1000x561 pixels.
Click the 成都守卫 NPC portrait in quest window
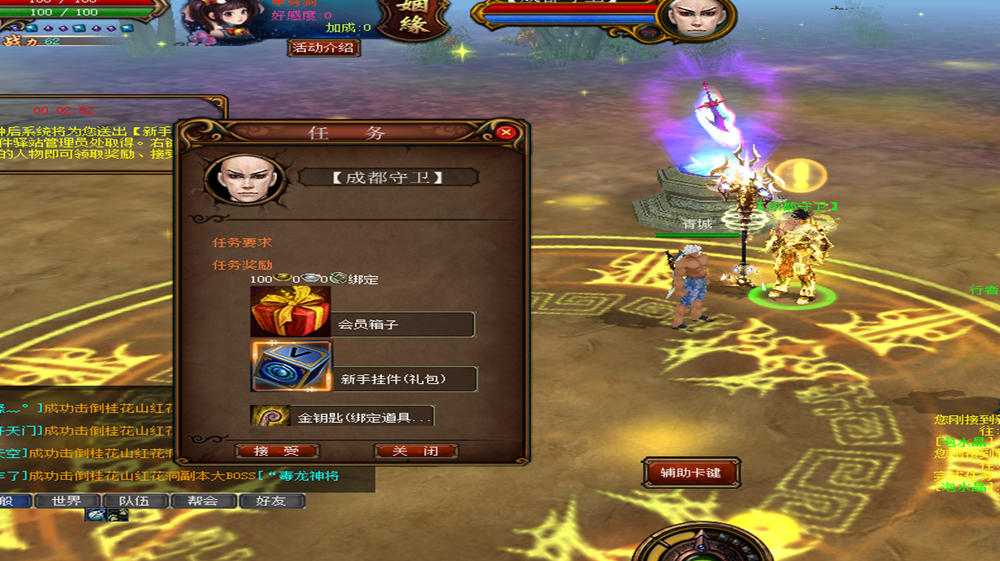point(239,180)
